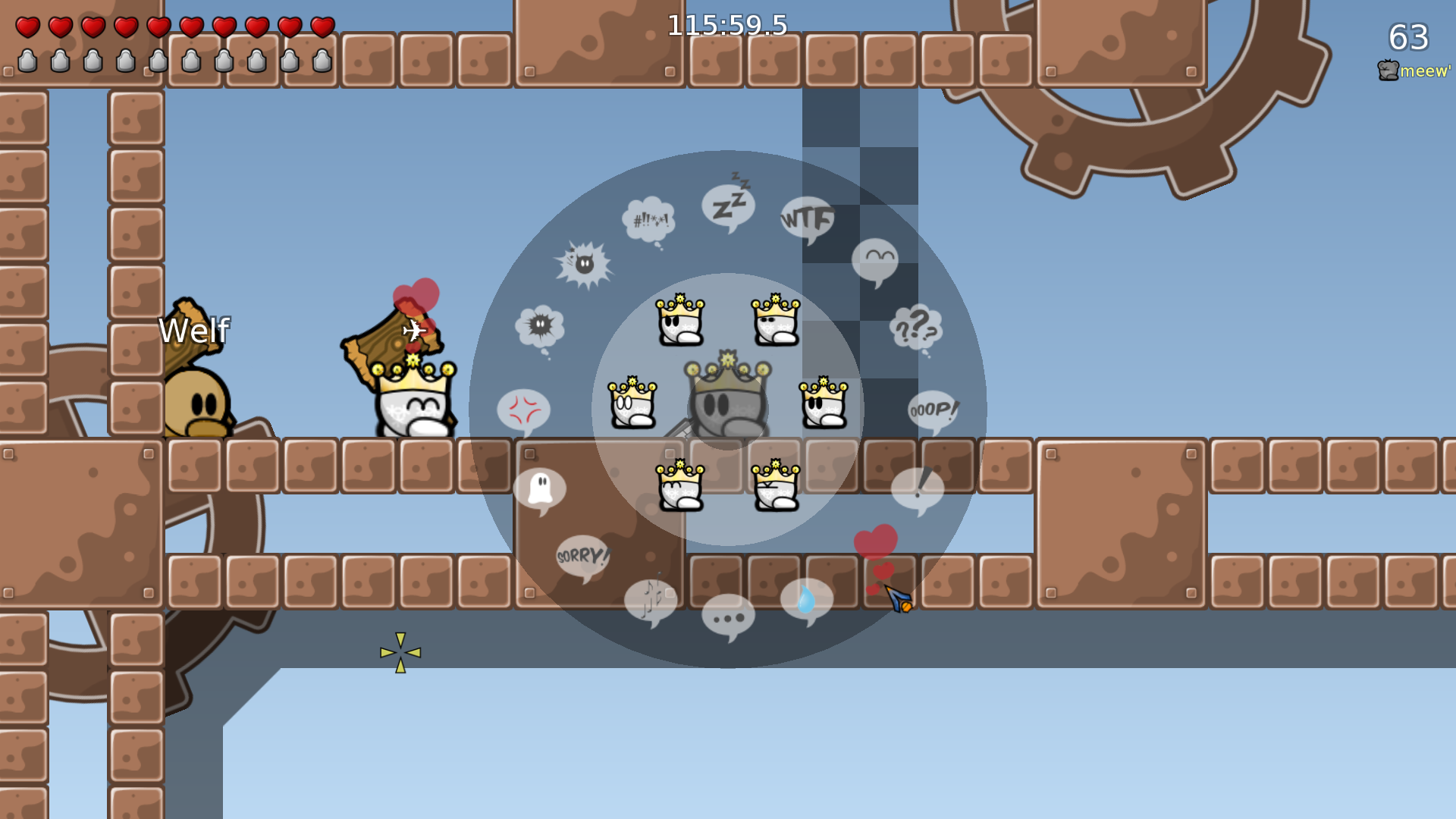Send the SORRY! speech bubble
1456x819 pixels.
click(582, 557)
